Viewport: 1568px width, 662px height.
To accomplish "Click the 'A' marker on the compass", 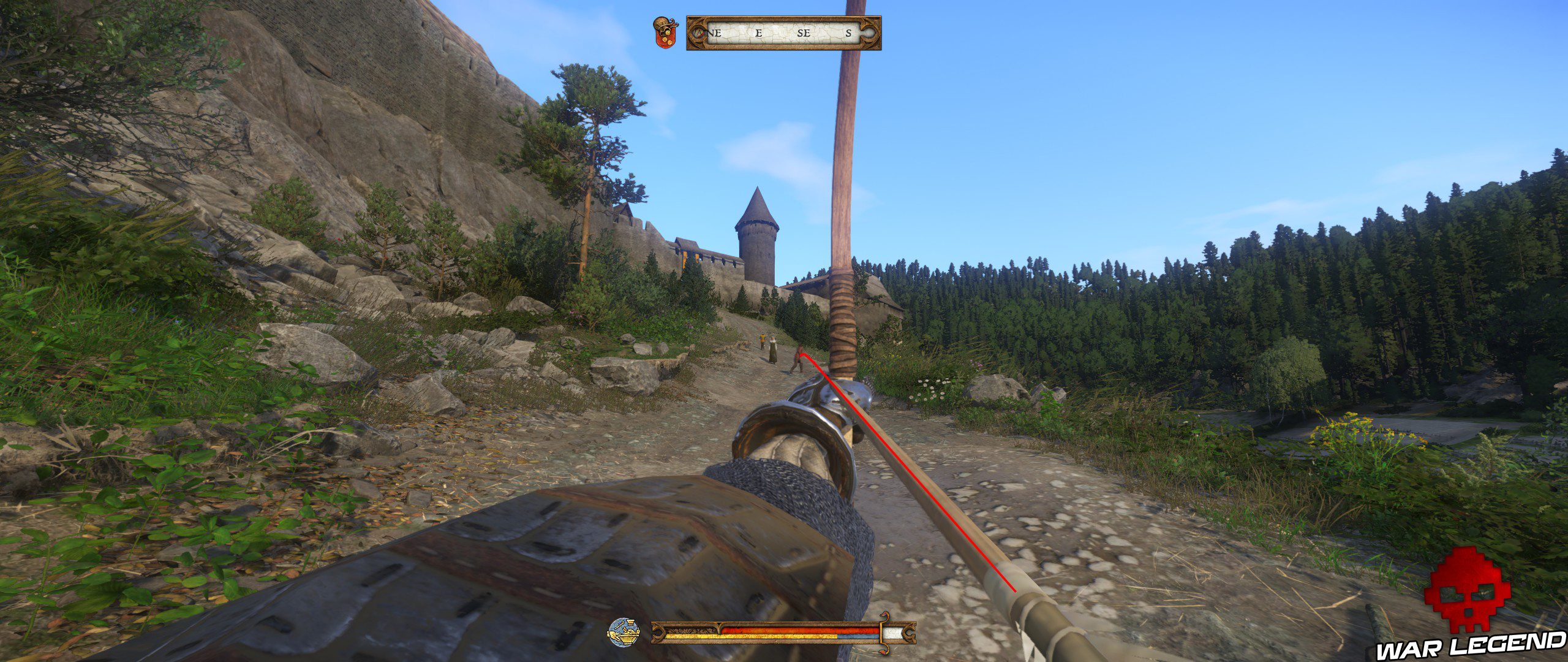I will pyautogui.click(x=699, y=32).
